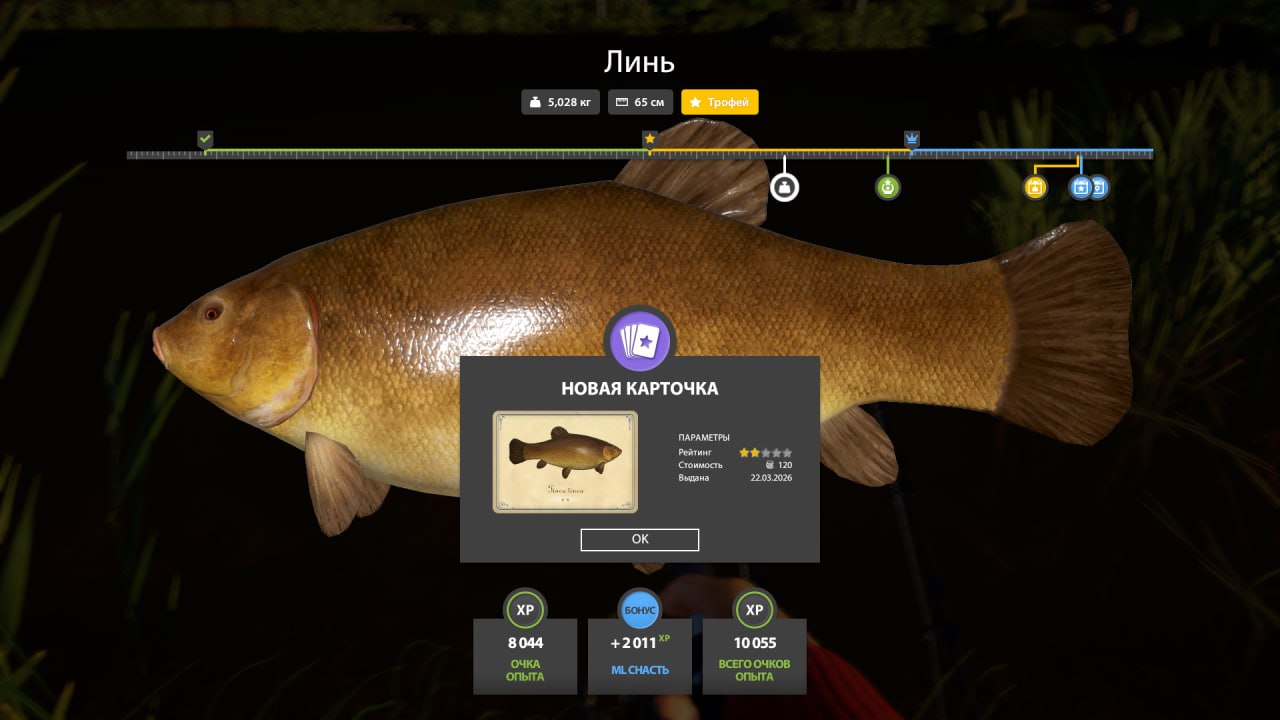The height and width of the screenshot is (720, 1280).
Task: Select the green circular record marker
Action: click(x=887, y=187)
